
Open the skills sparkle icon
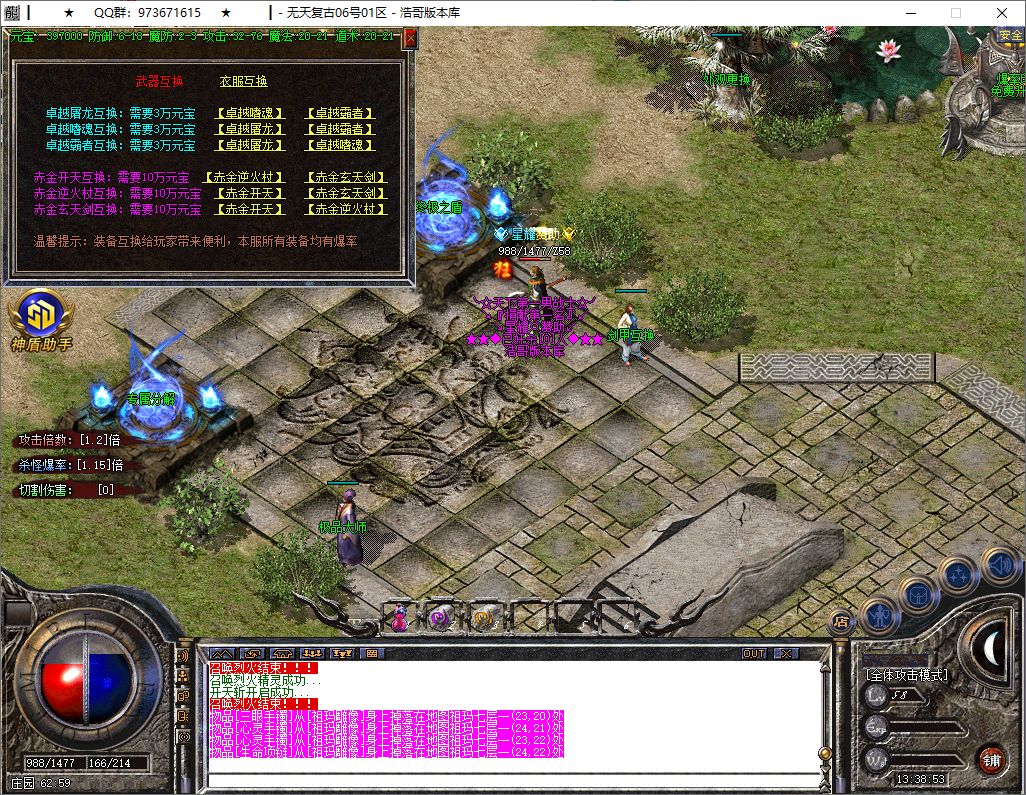958,574
